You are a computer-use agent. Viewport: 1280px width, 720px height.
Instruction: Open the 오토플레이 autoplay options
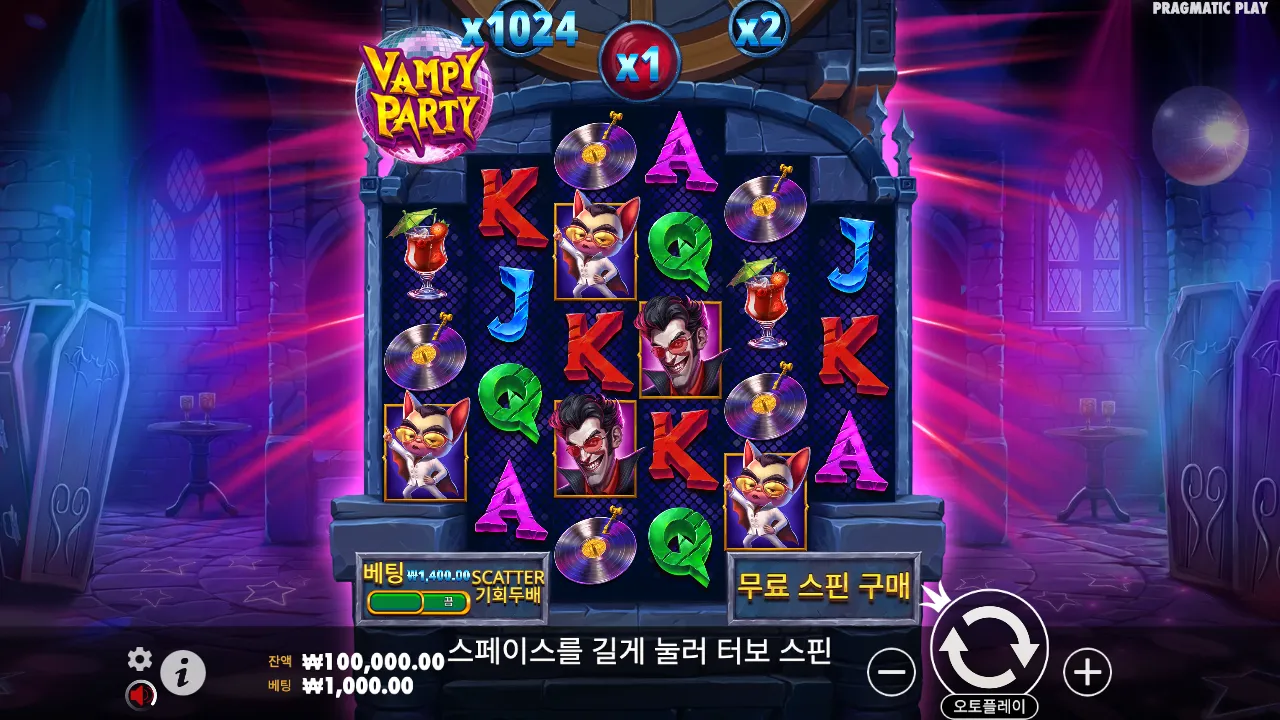coord(988,703)
